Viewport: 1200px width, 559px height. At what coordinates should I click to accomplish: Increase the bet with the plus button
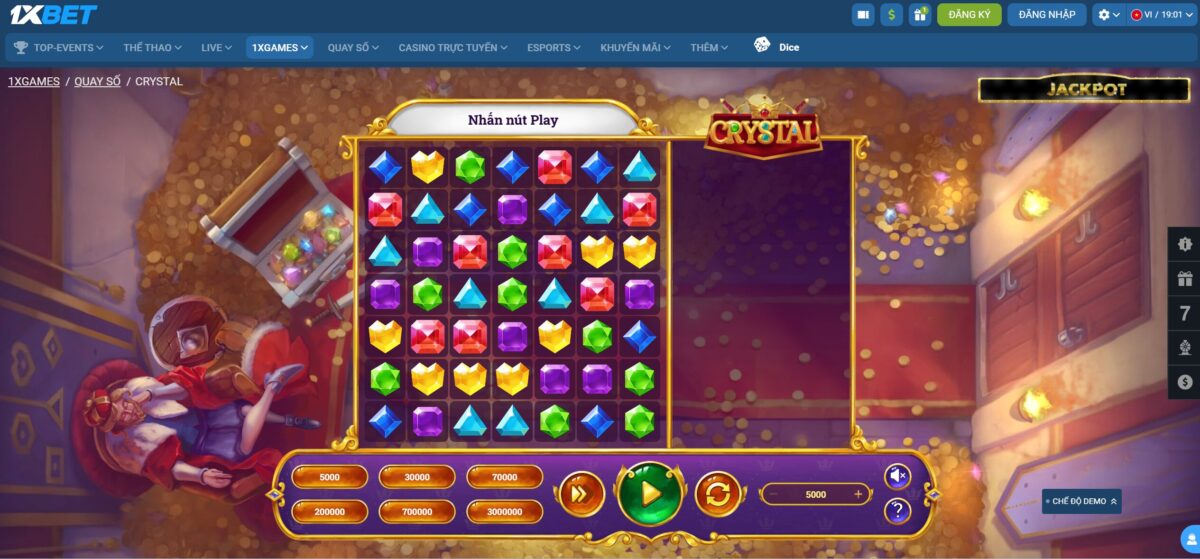tap(858, 494)
